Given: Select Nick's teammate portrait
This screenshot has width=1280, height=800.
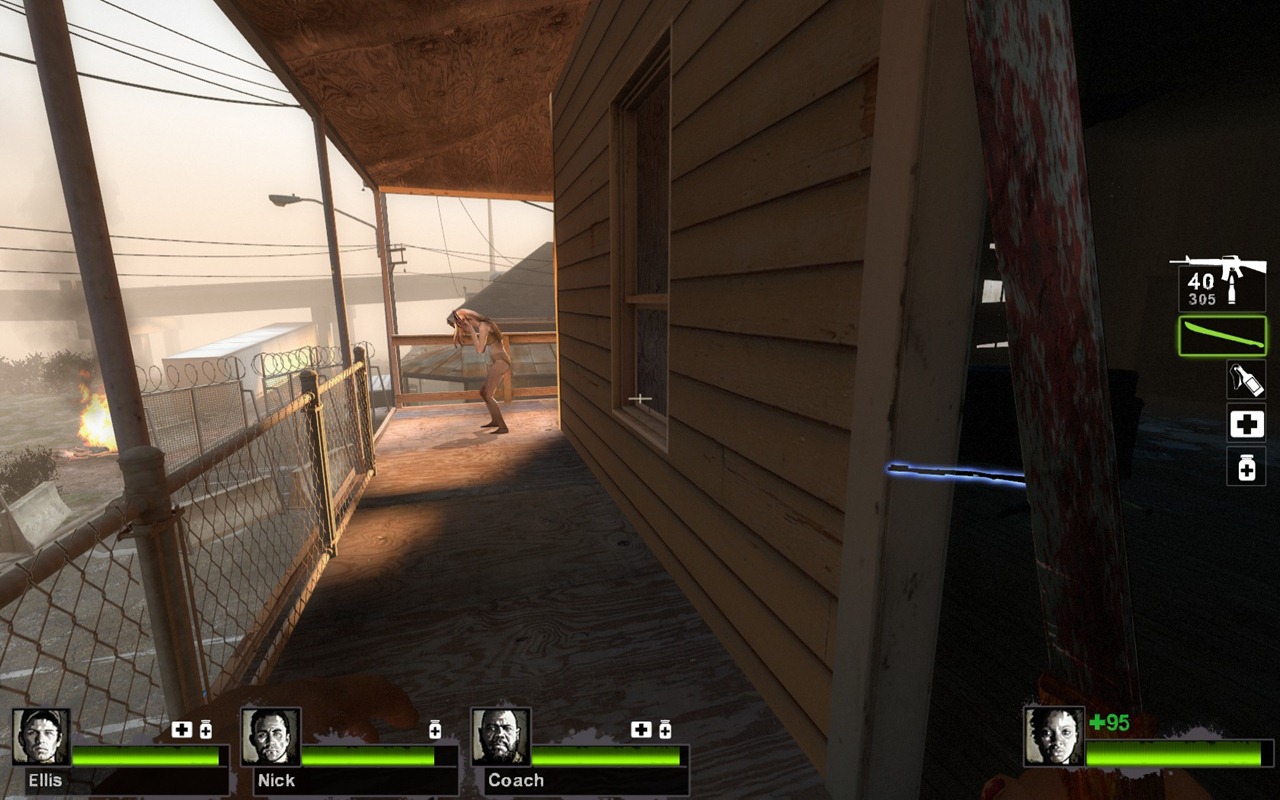Looking at the screenshot, I should tap(270, 737).
